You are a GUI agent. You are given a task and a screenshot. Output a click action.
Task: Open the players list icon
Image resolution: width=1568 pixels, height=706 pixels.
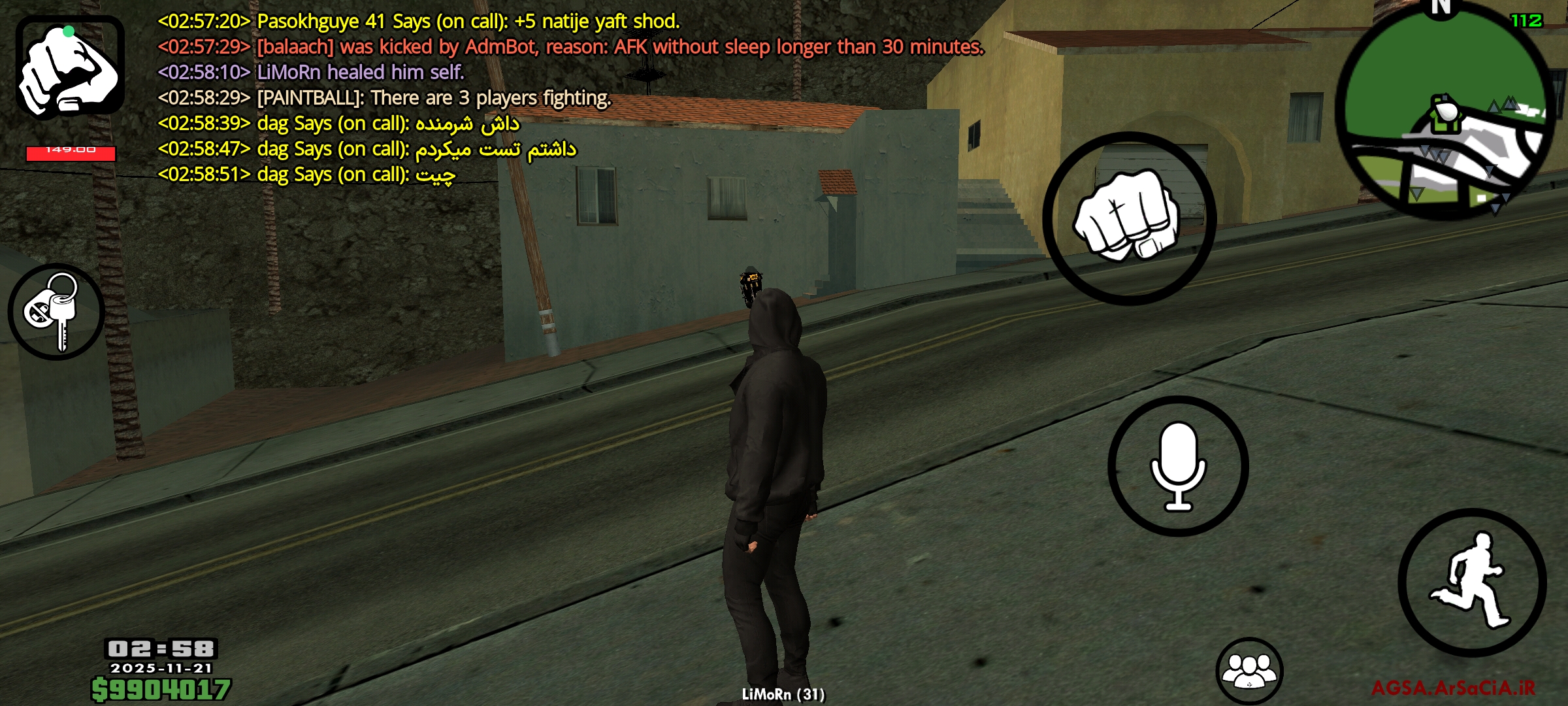tap(1249, 671)
